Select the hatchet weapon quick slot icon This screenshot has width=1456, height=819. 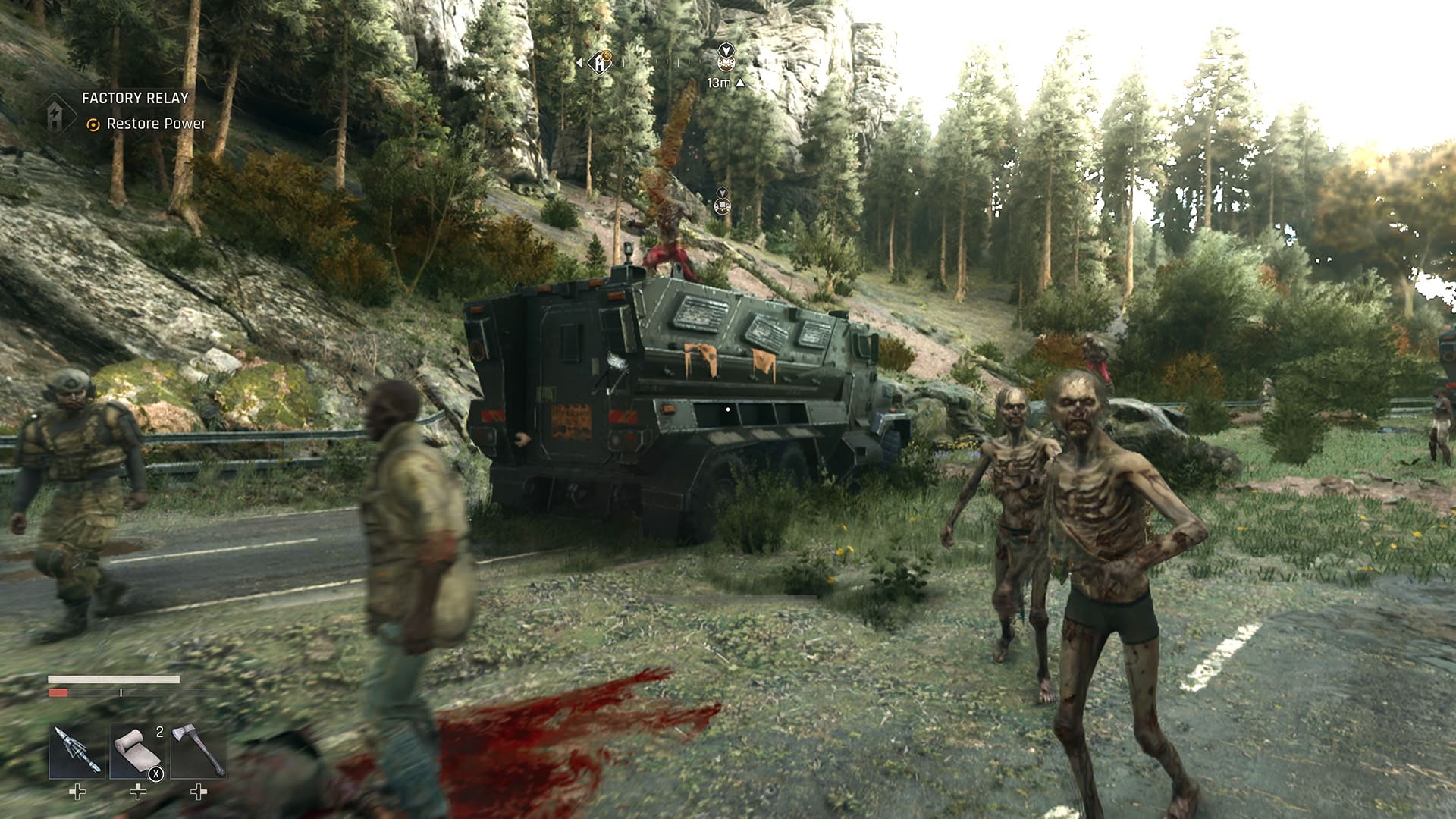(x=198, y=748)
